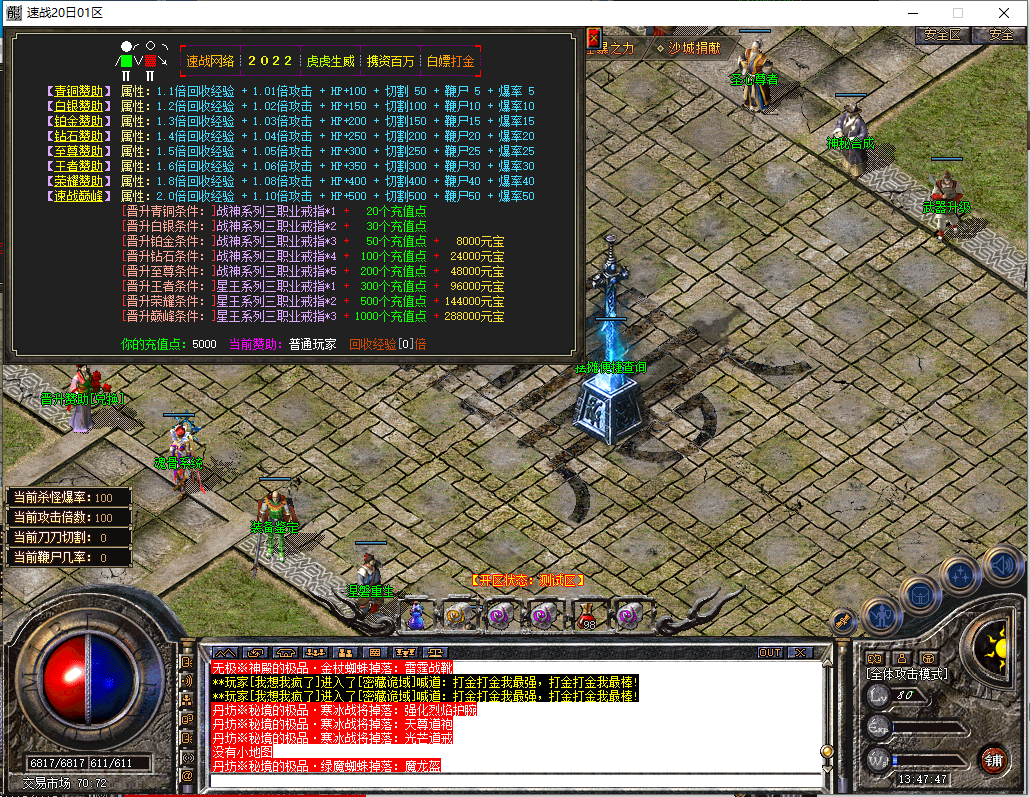The width and height of the screenshot is (1030, 797).
Task: Select the 钻石赞助 tier link
Action: tap(77, 136)
